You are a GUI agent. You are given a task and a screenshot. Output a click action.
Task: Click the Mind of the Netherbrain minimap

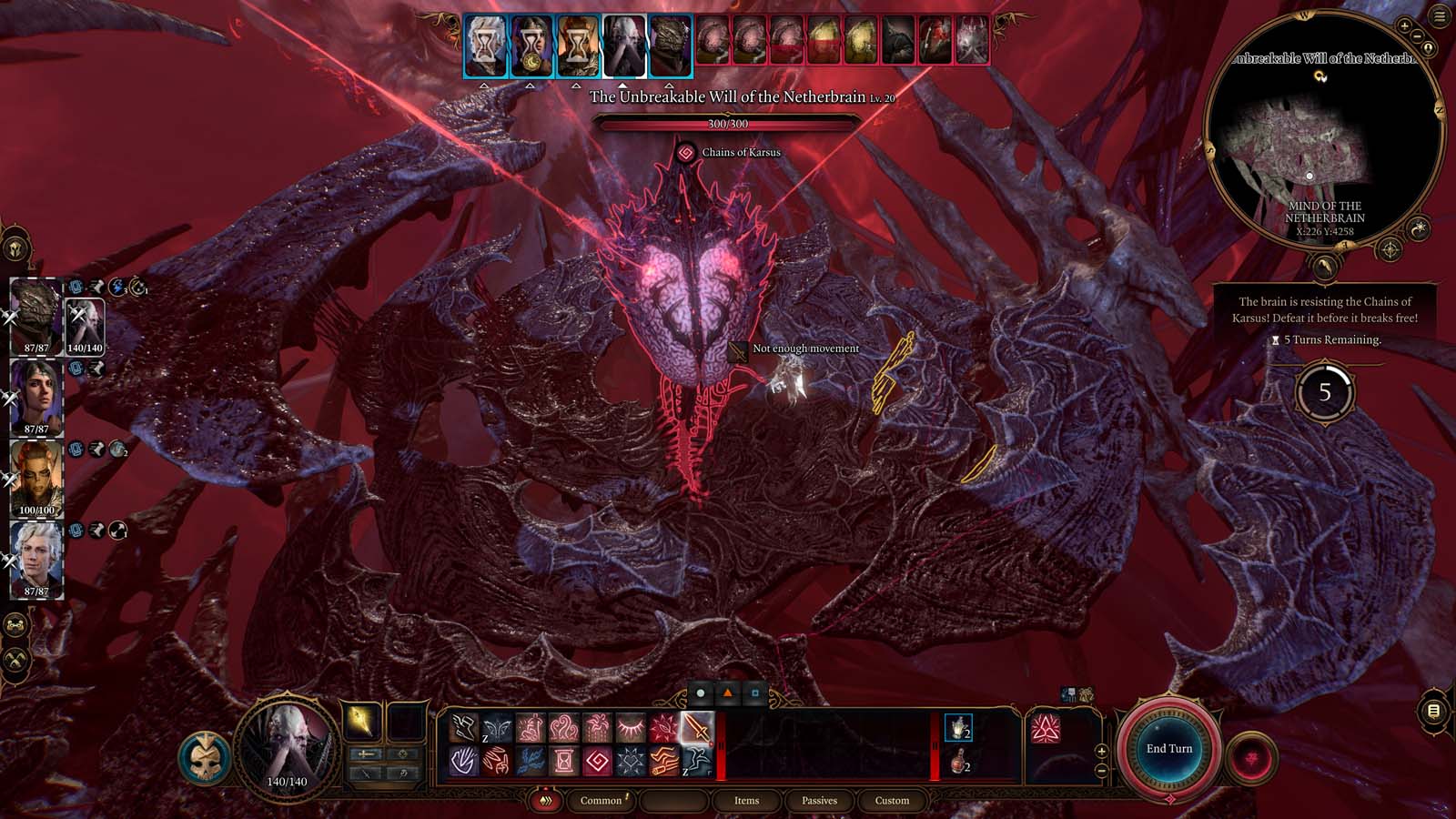[x=1323, y=136]
